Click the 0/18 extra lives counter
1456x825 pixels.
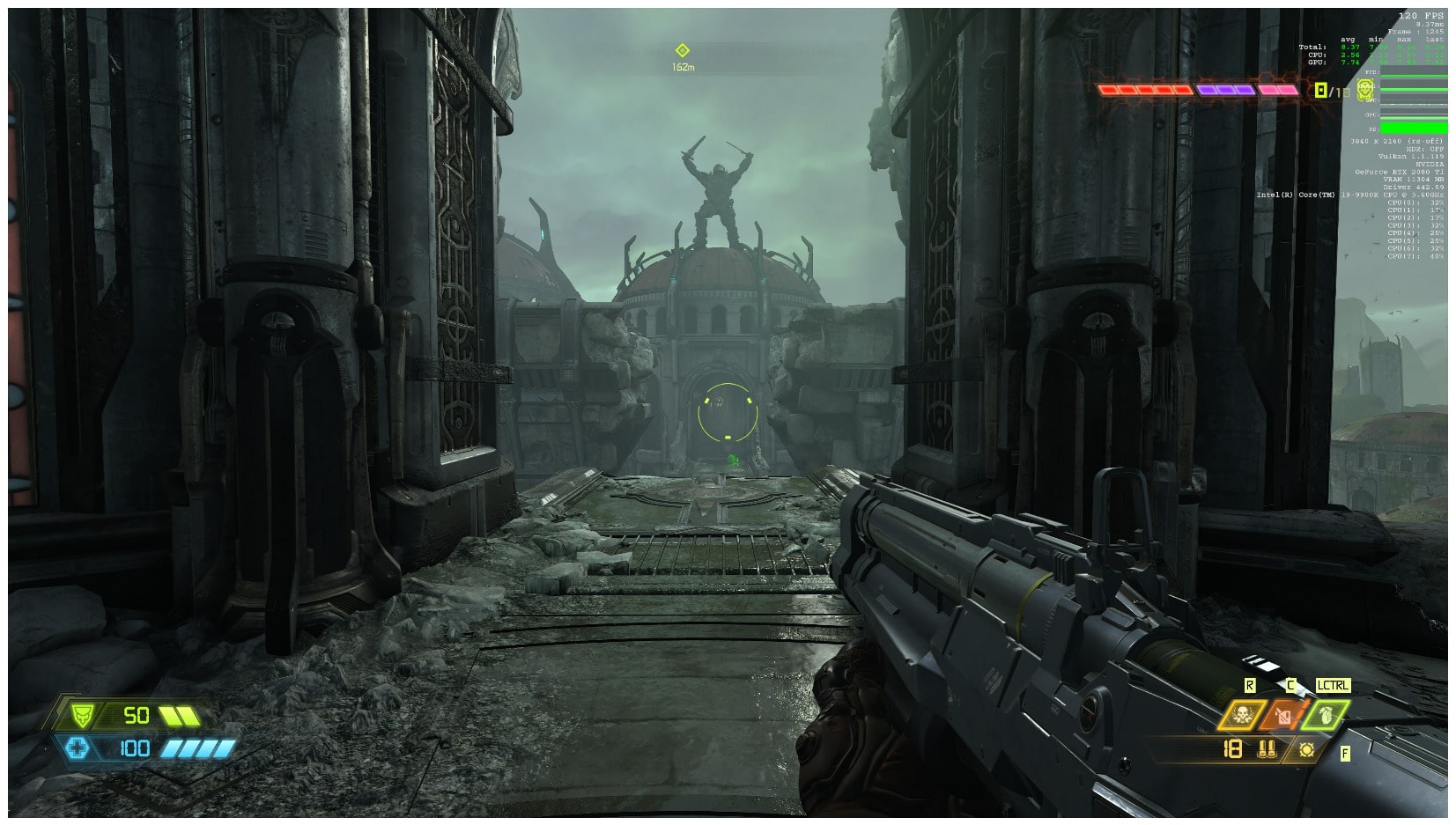click(1329, 89)
